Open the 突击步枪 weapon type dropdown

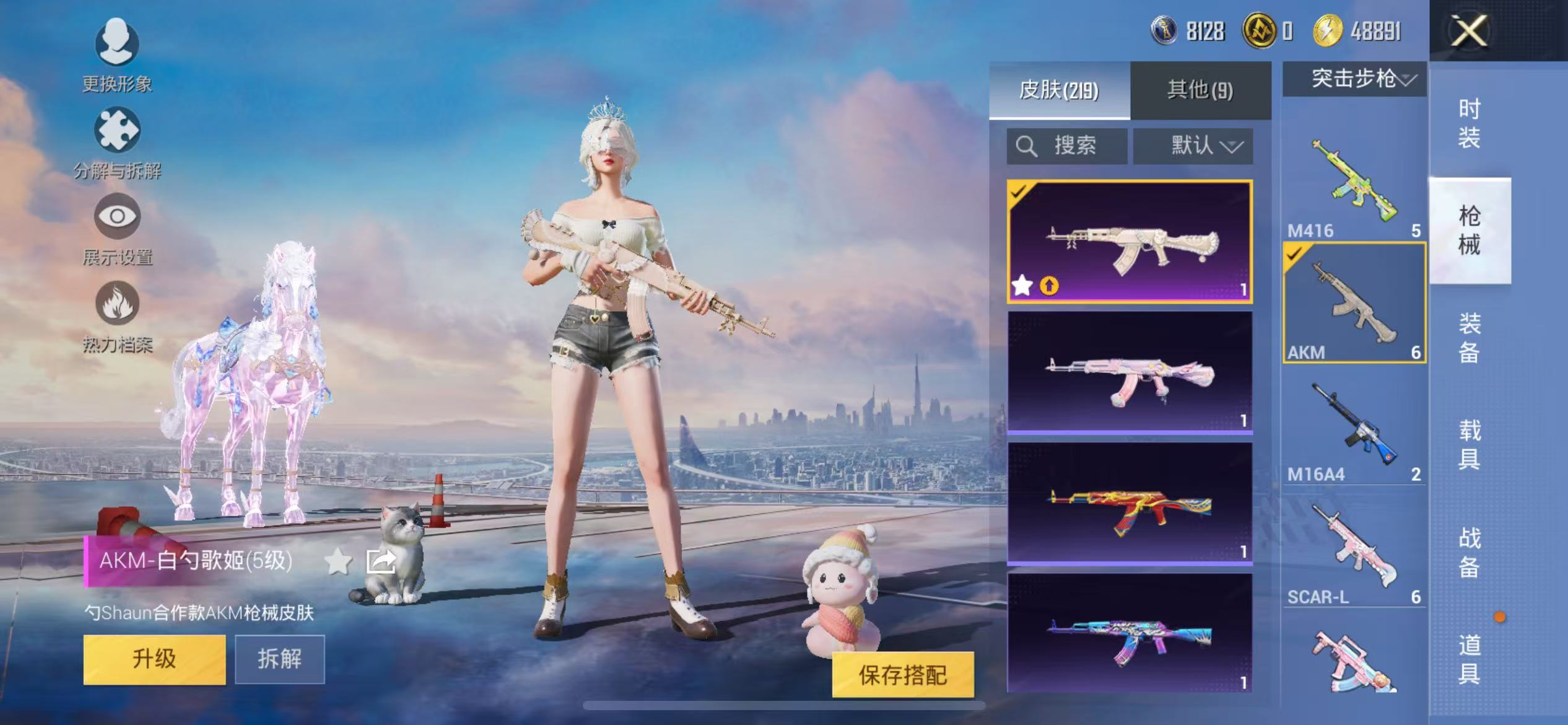1354,79
